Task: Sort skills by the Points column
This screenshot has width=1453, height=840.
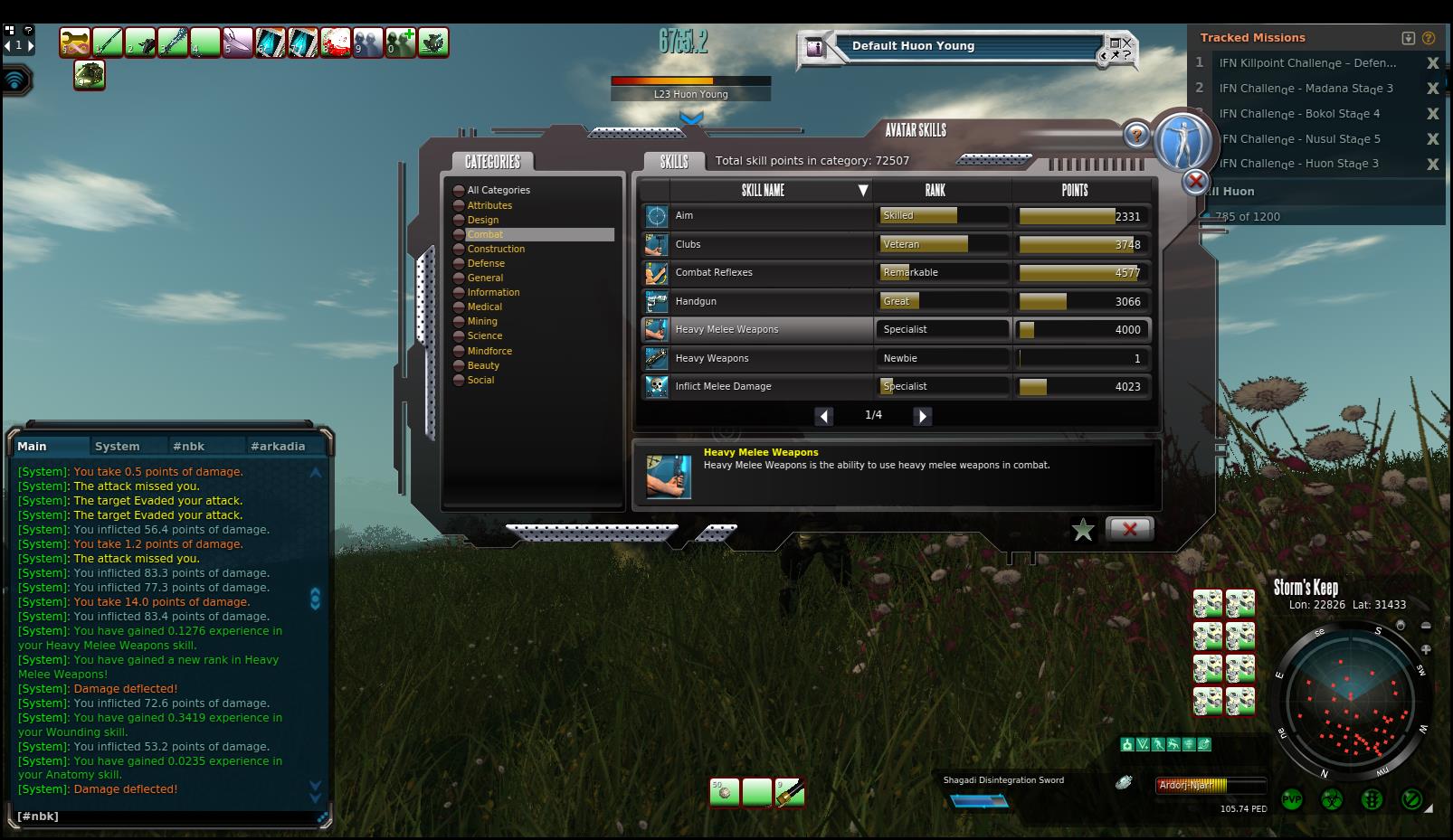Action: 1075,190
